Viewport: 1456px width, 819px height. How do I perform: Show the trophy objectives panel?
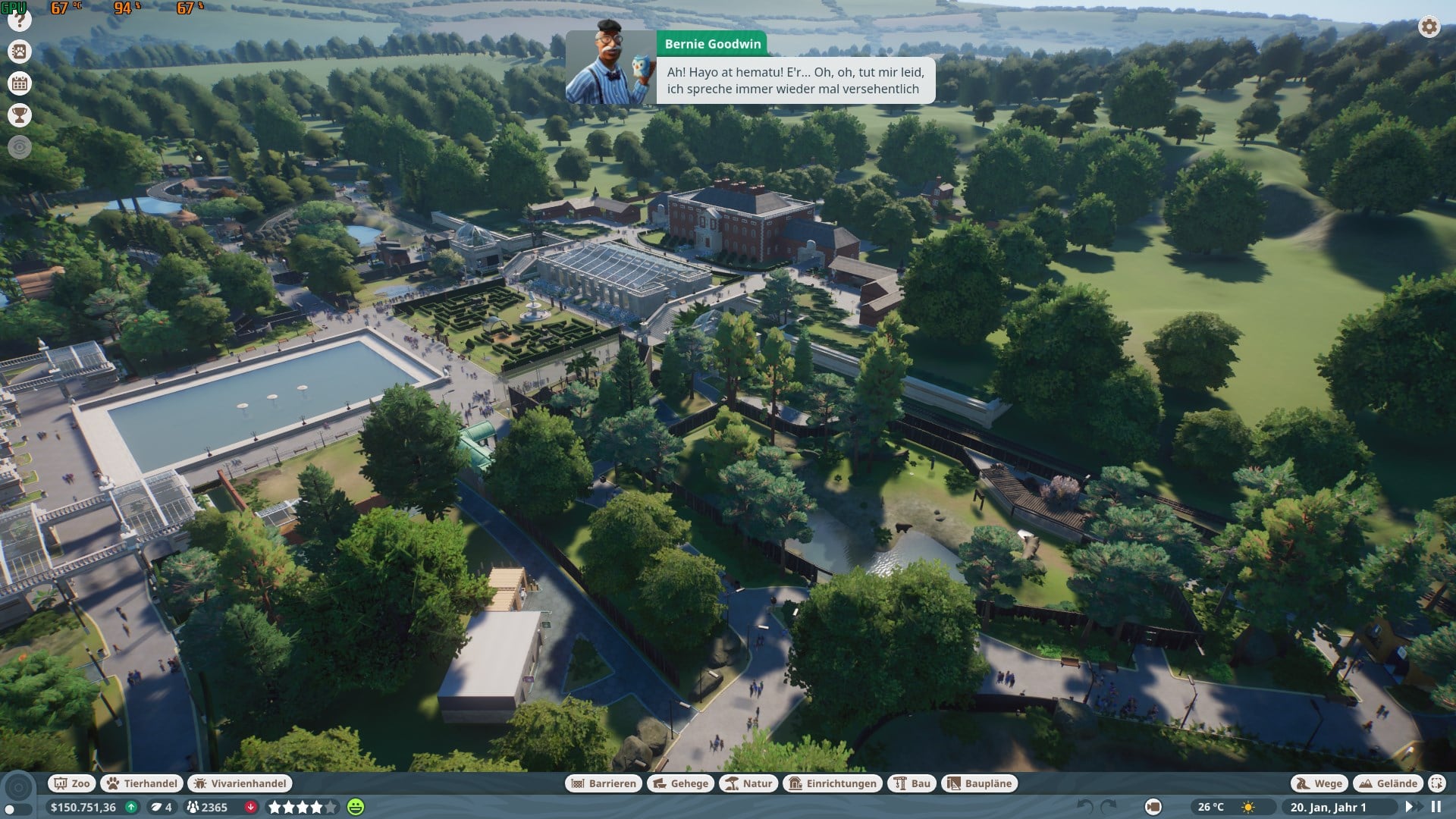click(20, 115)
